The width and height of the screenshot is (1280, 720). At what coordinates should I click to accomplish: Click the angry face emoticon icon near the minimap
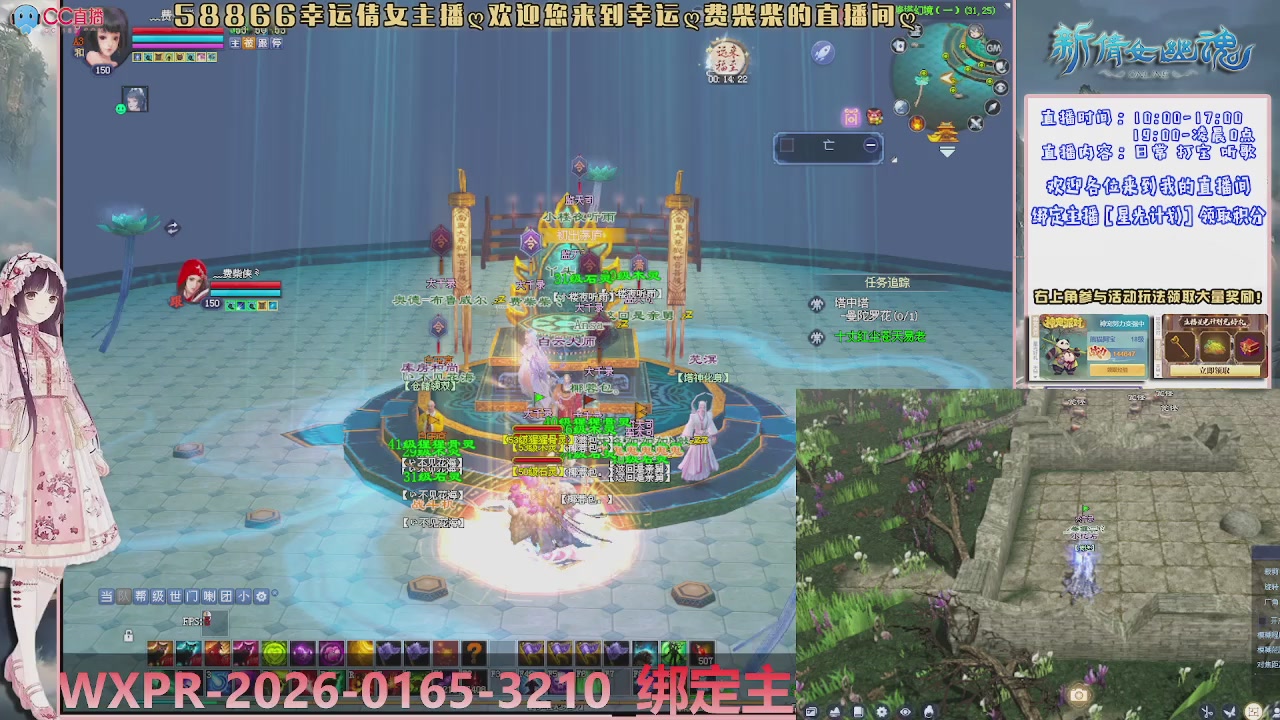pos(874,117)
